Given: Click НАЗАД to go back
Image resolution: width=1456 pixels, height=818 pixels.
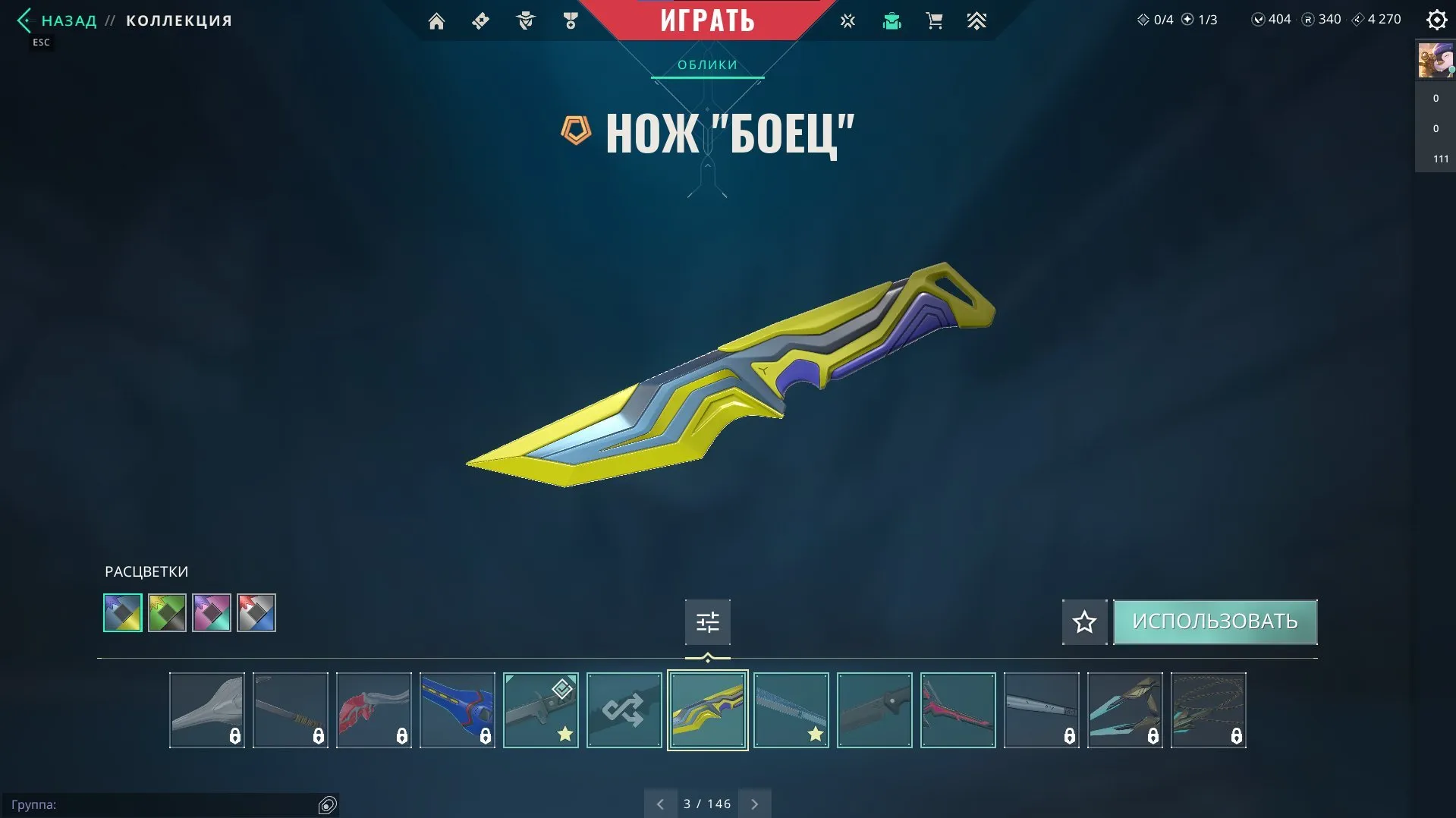Looking at the screenshot, I should pyautogui.click(x=68, y=20).
